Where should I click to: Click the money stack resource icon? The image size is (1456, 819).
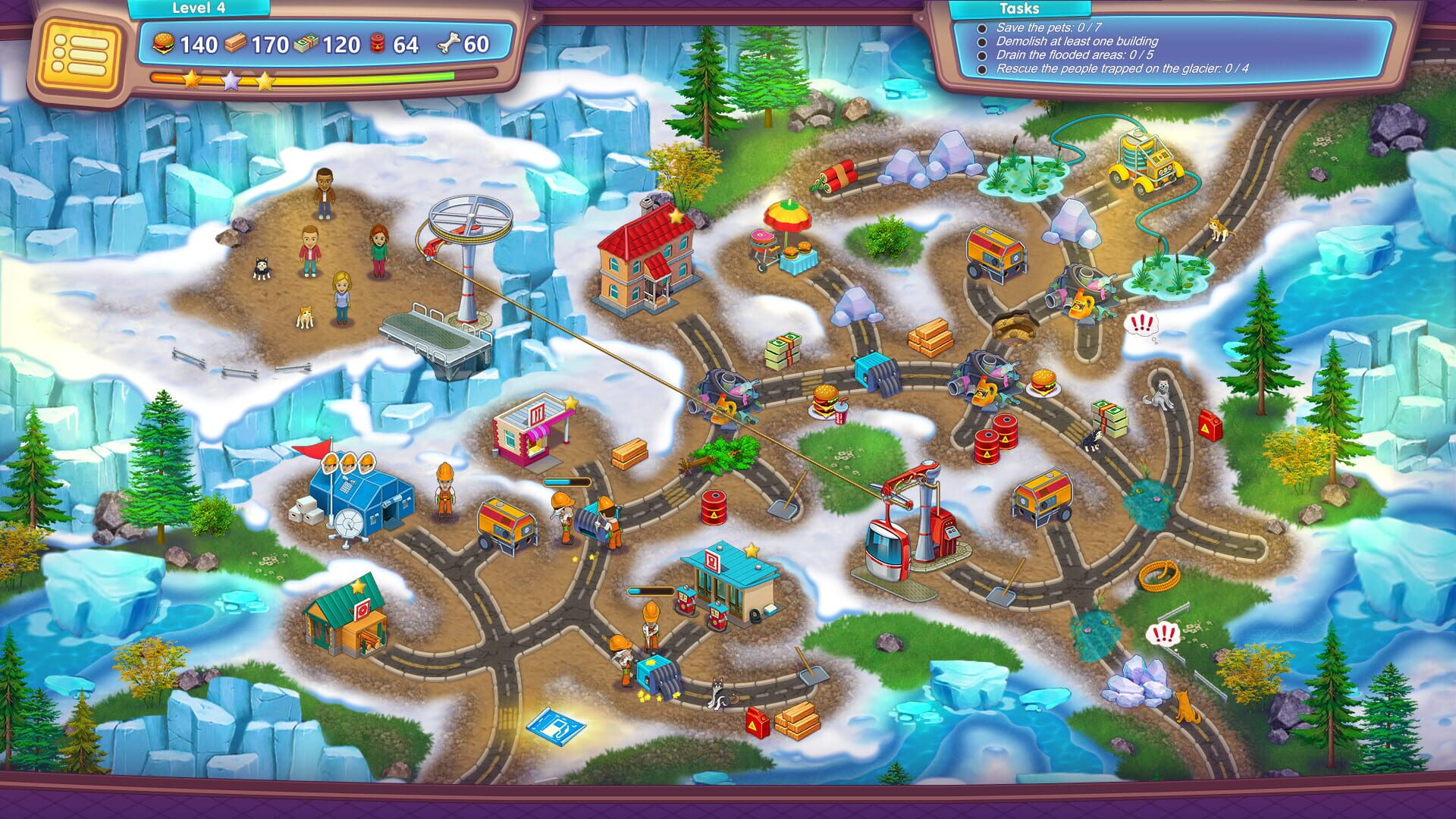pyautogui.click(x=304, y=45)
